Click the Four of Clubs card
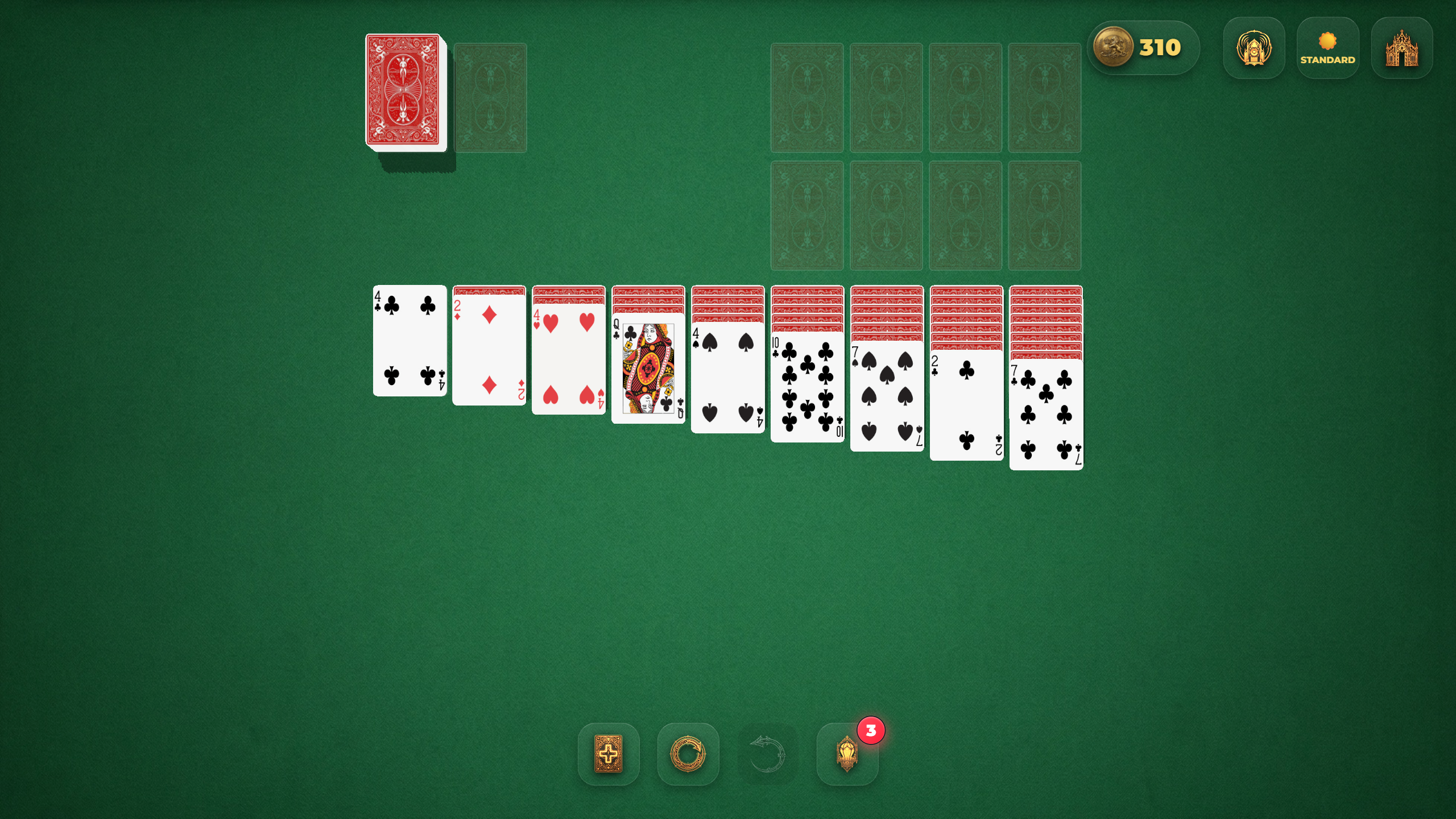The width and height of the screenshot is (1456, 819). click(408, 341)
